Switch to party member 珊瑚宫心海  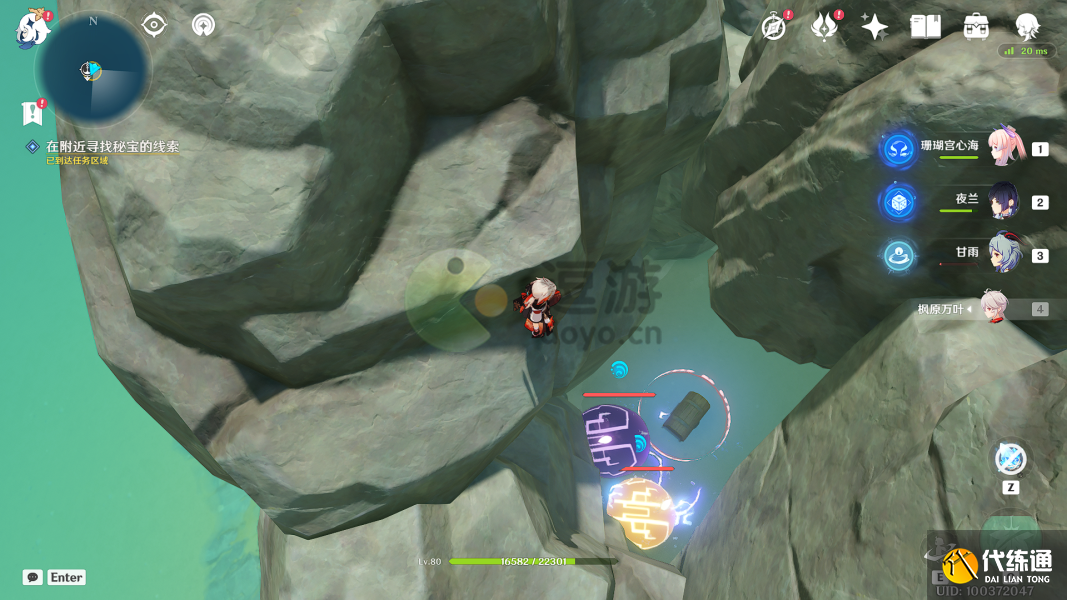click(x=1002, y=149)
